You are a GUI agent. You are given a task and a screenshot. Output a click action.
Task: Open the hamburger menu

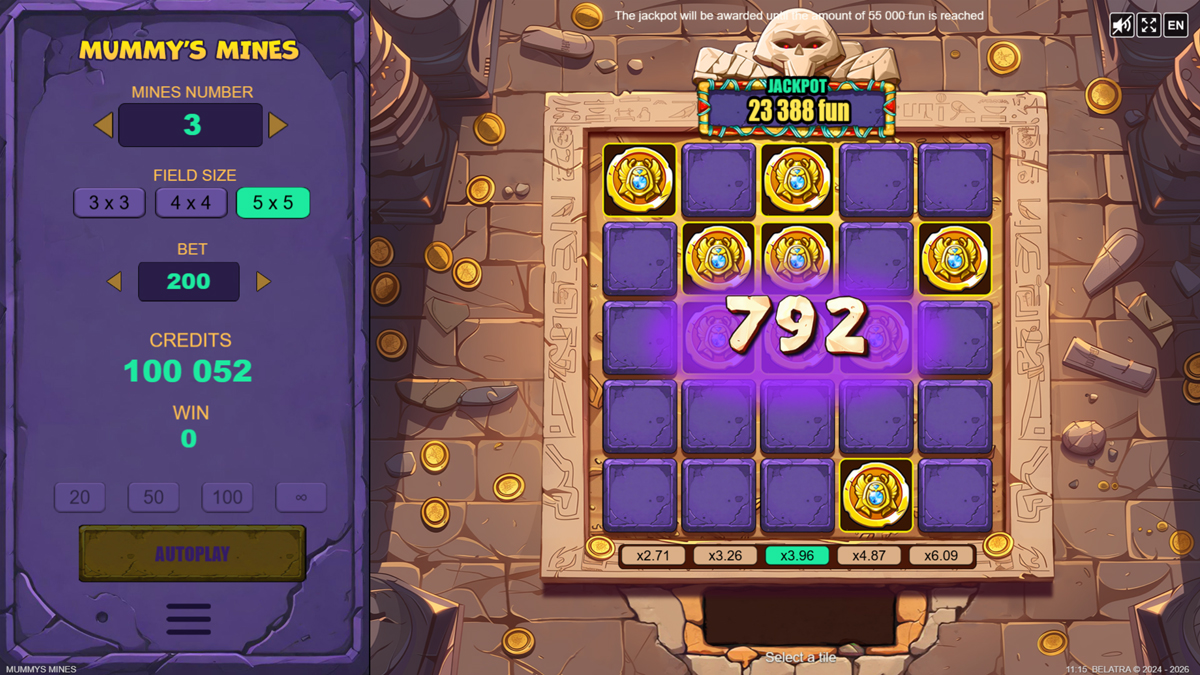[x=189, y=618]
